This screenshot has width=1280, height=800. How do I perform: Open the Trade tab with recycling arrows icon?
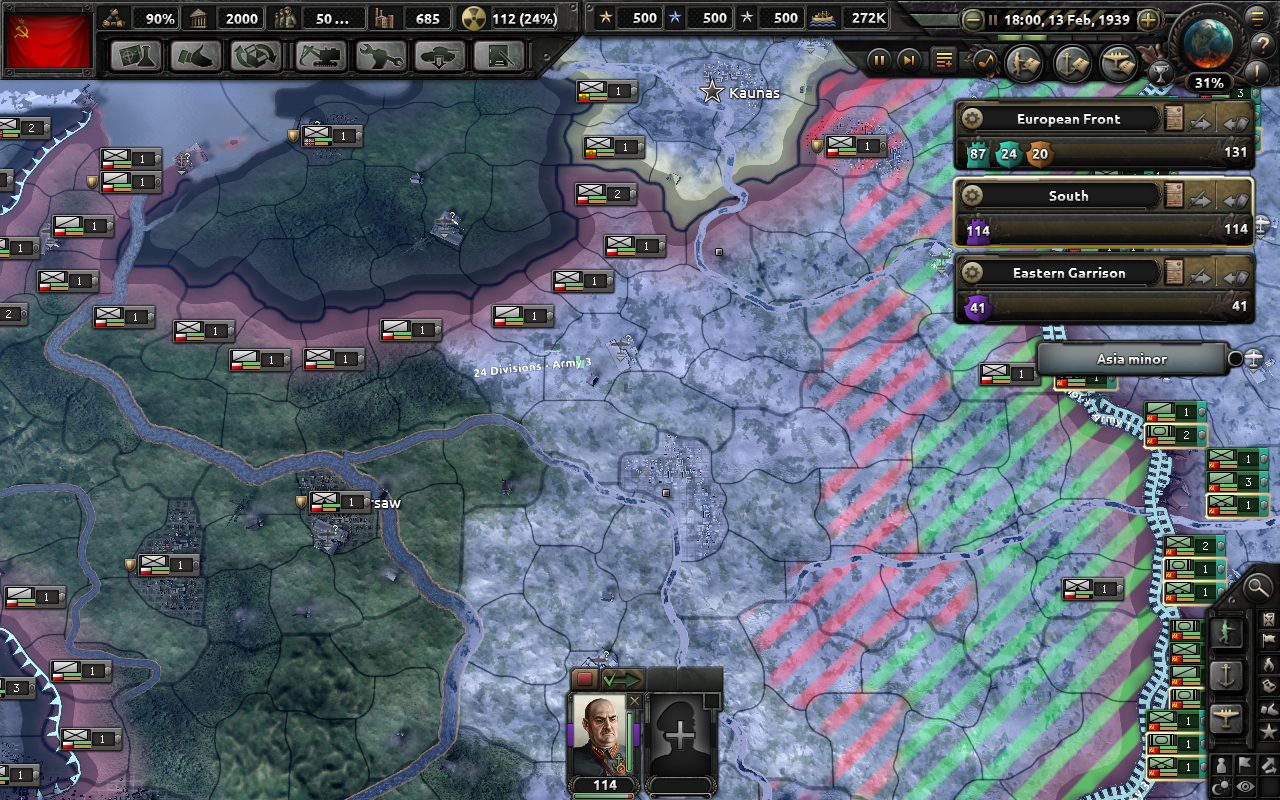[x=258, y=56]
